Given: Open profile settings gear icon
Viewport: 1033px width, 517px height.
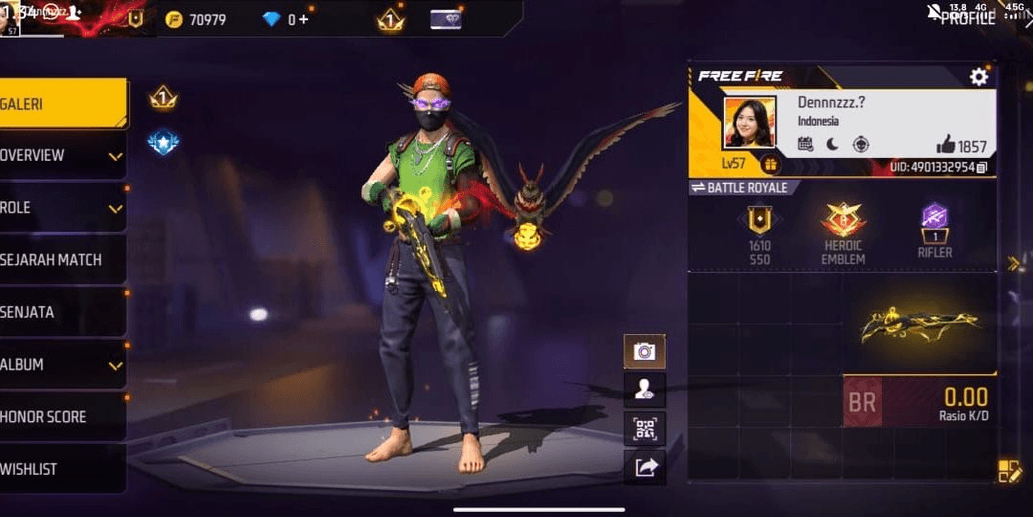Looking at the screenshot, I should (978, 77).
